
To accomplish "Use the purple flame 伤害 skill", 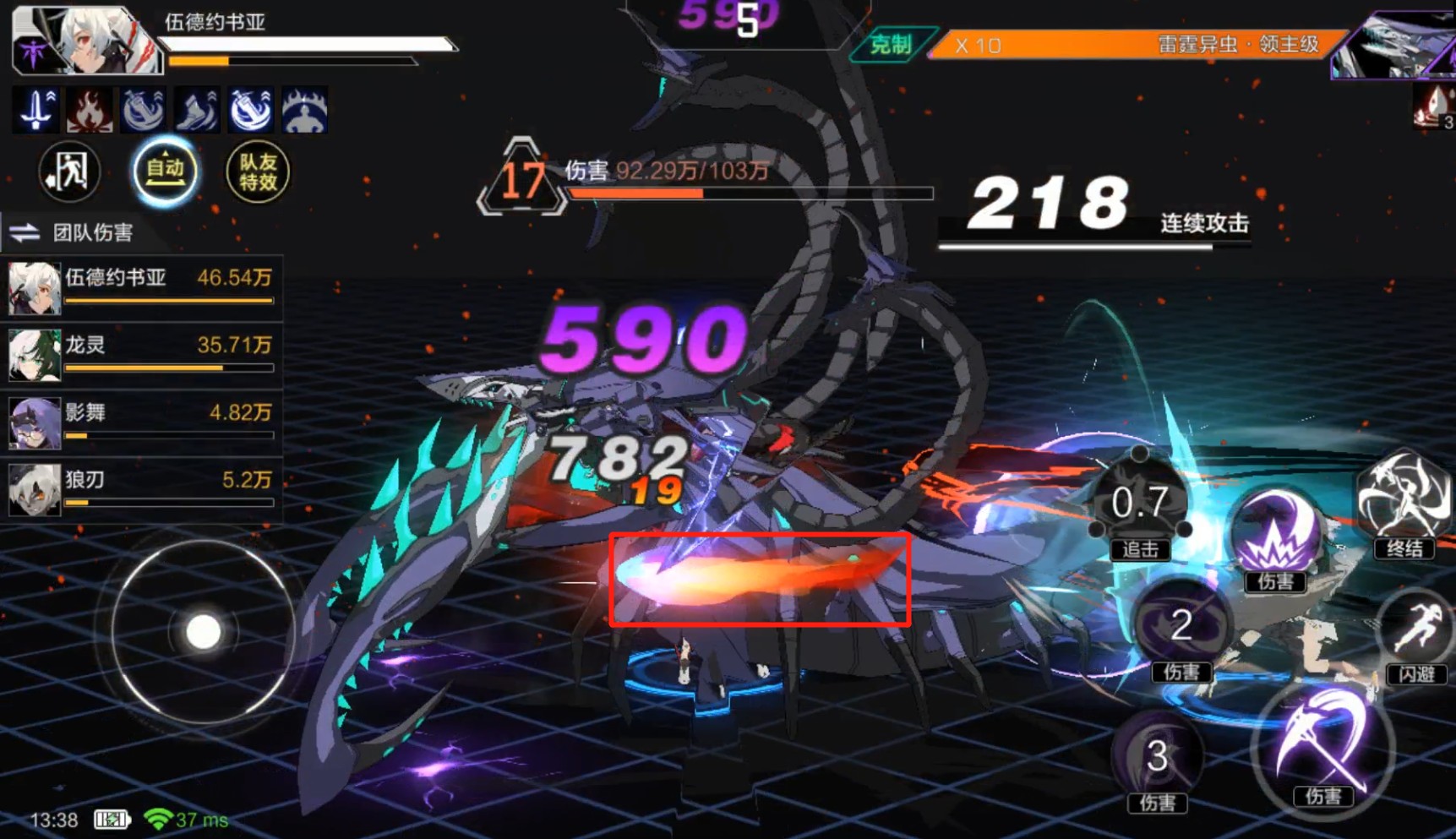I will click(1275, 535).
